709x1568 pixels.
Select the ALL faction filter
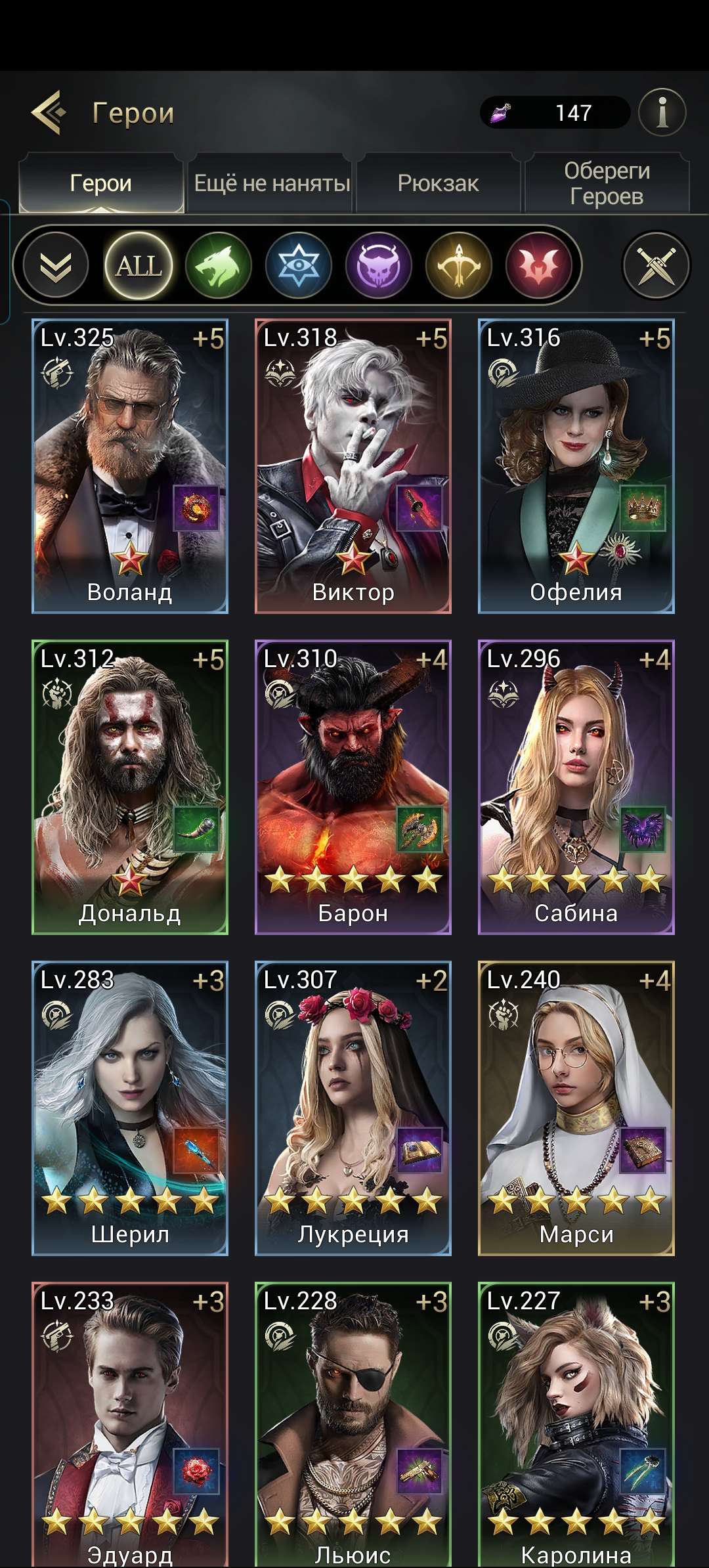point(139,265)
